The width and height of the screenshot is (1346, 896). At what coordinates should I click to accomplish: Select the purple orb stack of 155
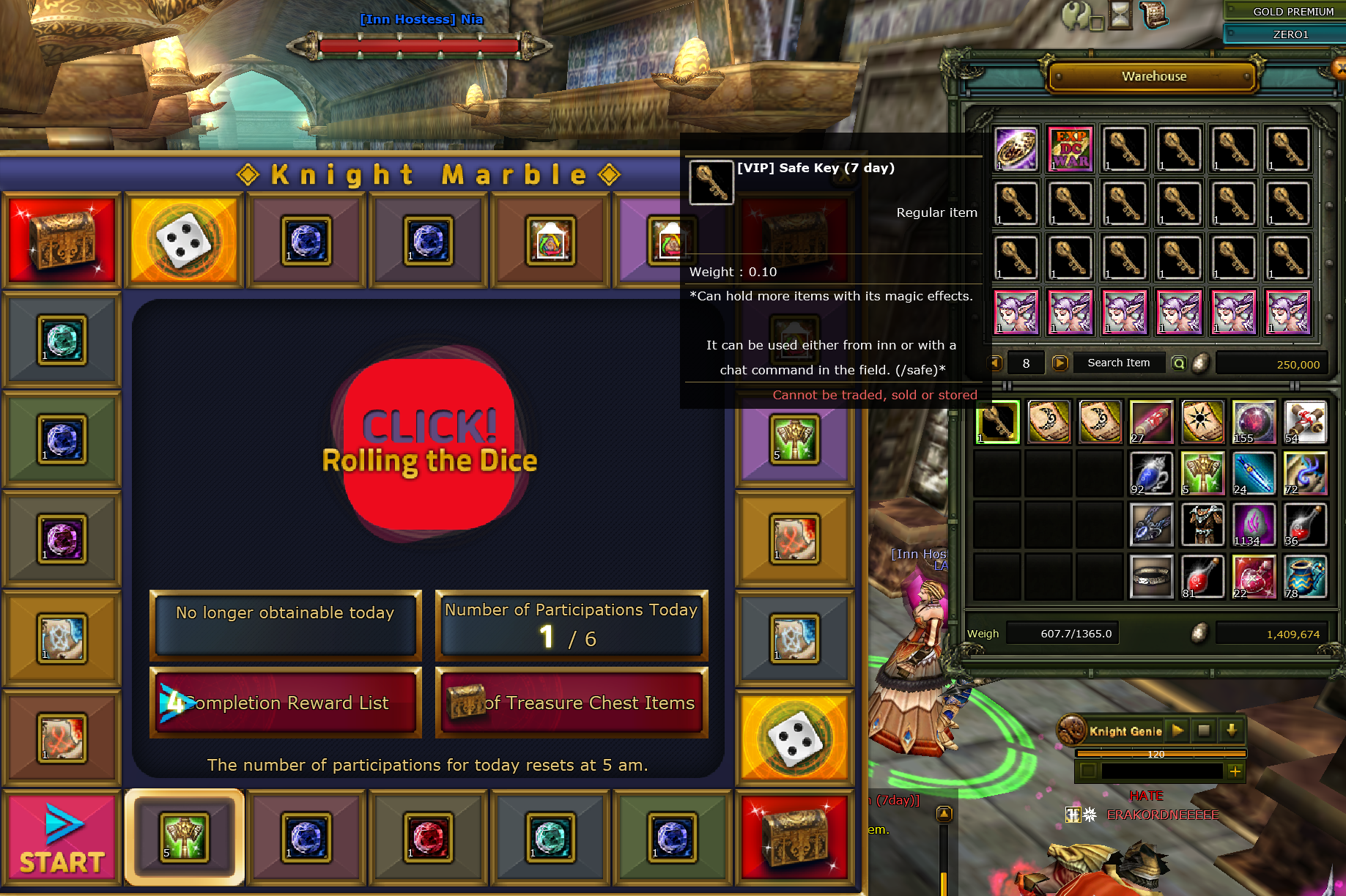coord(1254,422)
